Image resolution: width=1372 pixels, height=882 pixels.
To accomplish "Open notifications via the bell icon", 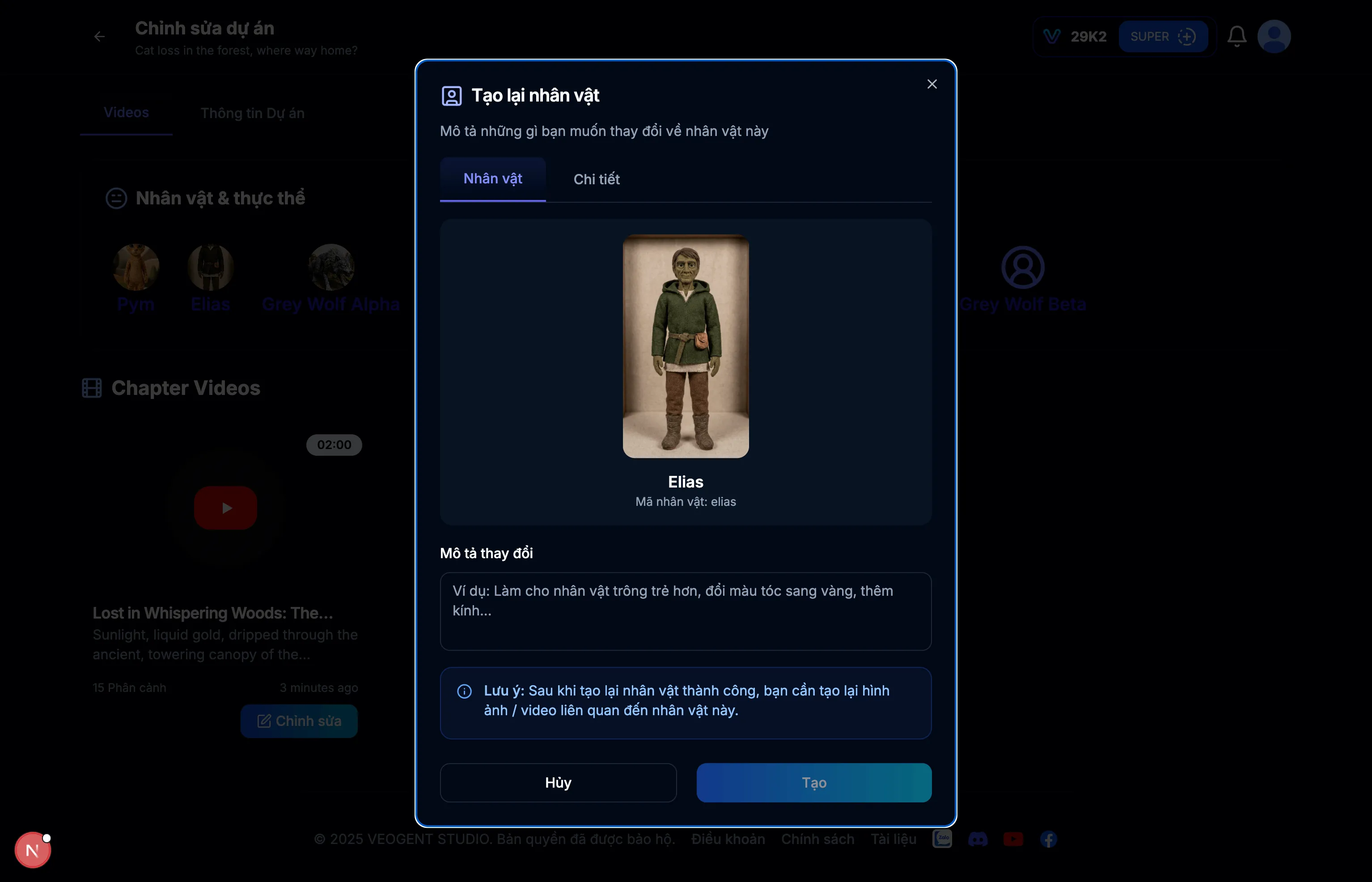I will 1237,36.
